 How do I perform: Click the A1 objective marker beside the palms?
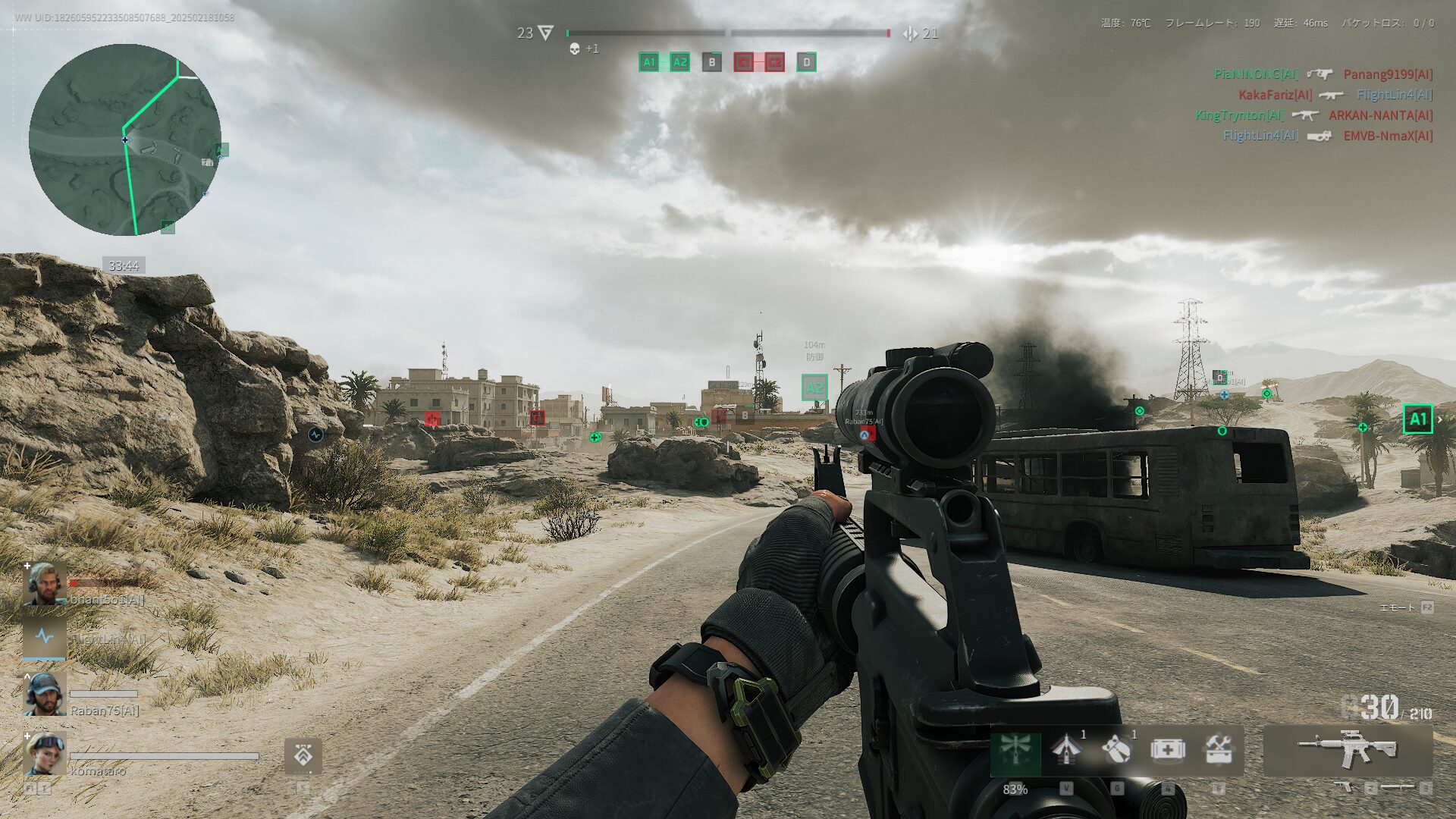click(x=1417, y=419)
